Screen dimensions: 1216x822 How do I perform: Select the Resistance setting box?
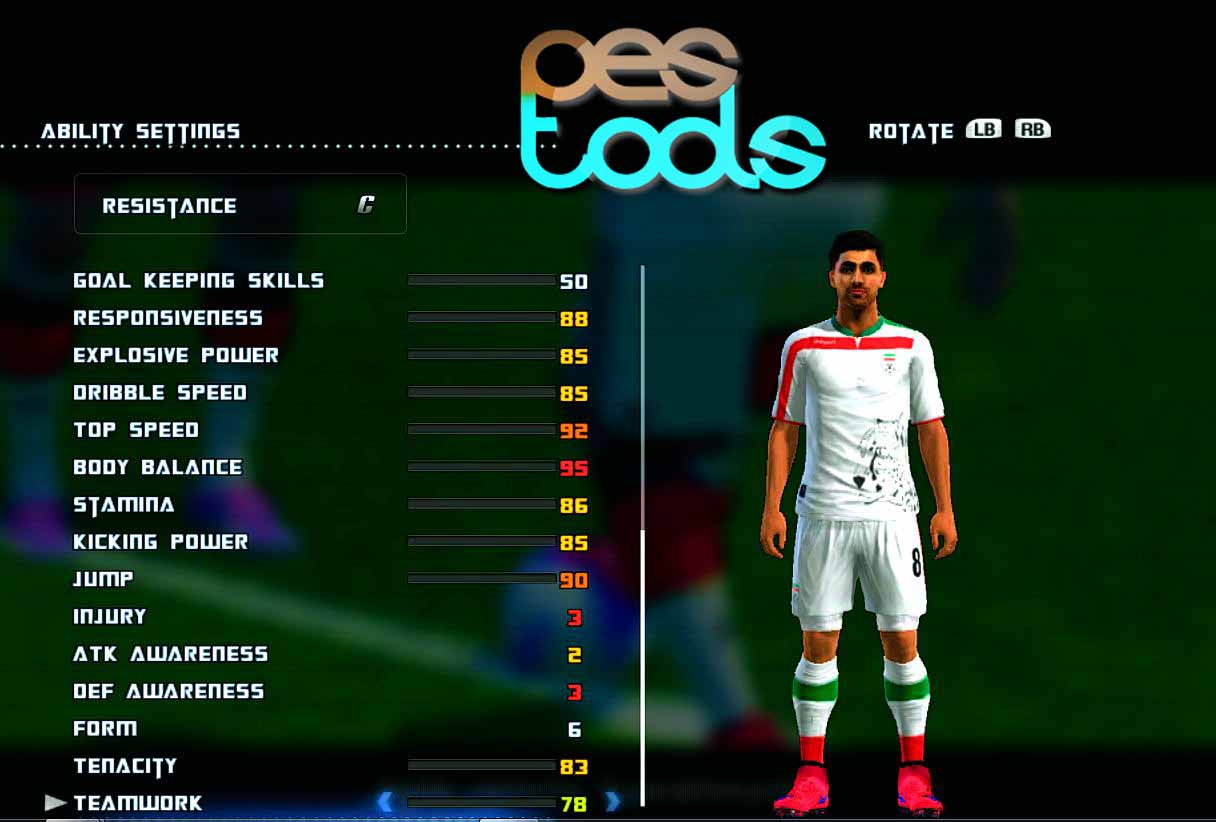pos(240,205)
